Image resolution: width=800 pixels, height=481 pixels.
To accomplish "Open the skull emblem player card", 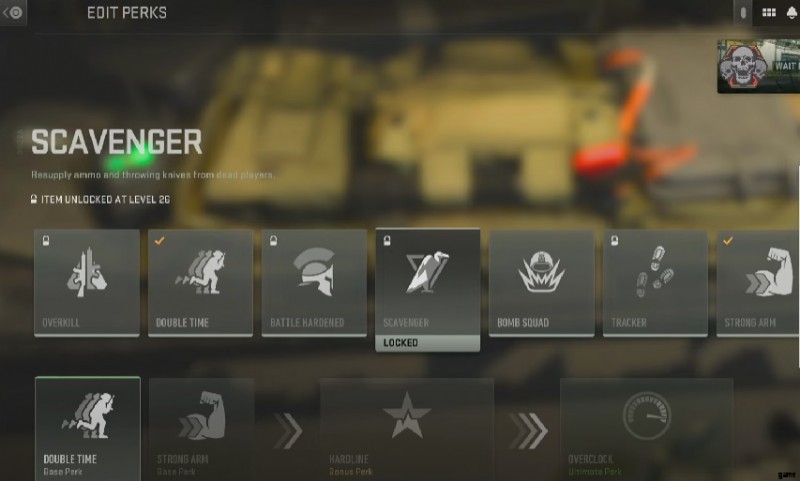I will click(758, 66).
